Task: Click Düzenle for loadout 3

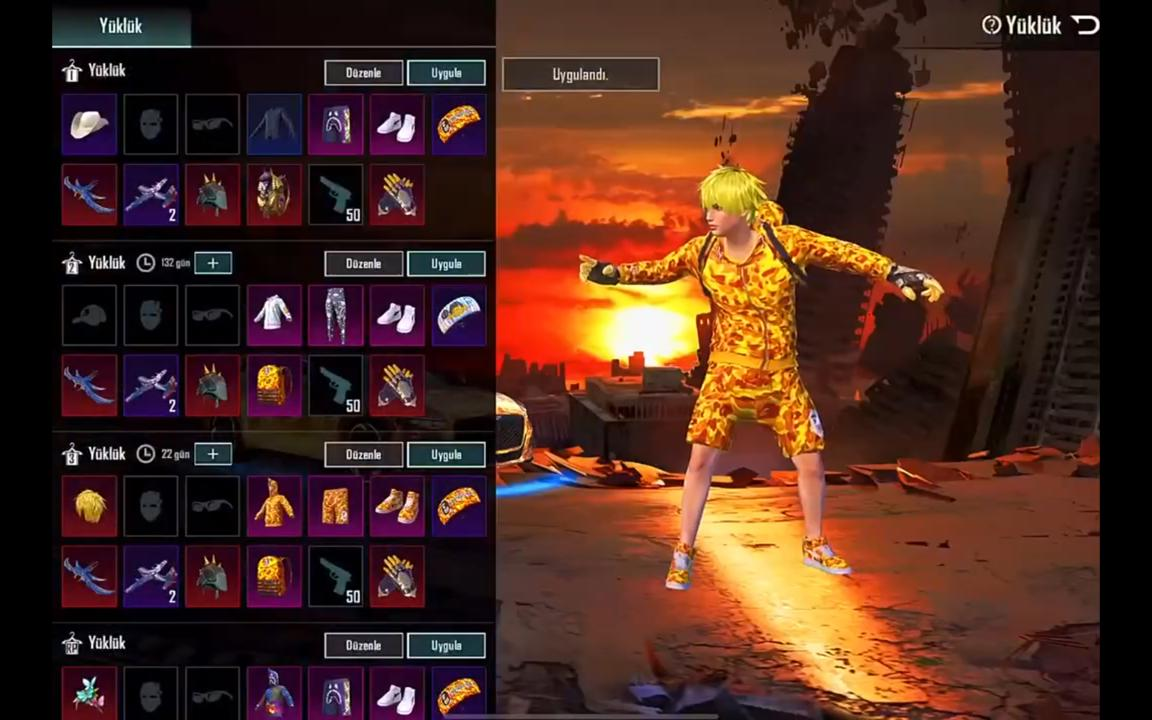Action: [x=364, y=455]
